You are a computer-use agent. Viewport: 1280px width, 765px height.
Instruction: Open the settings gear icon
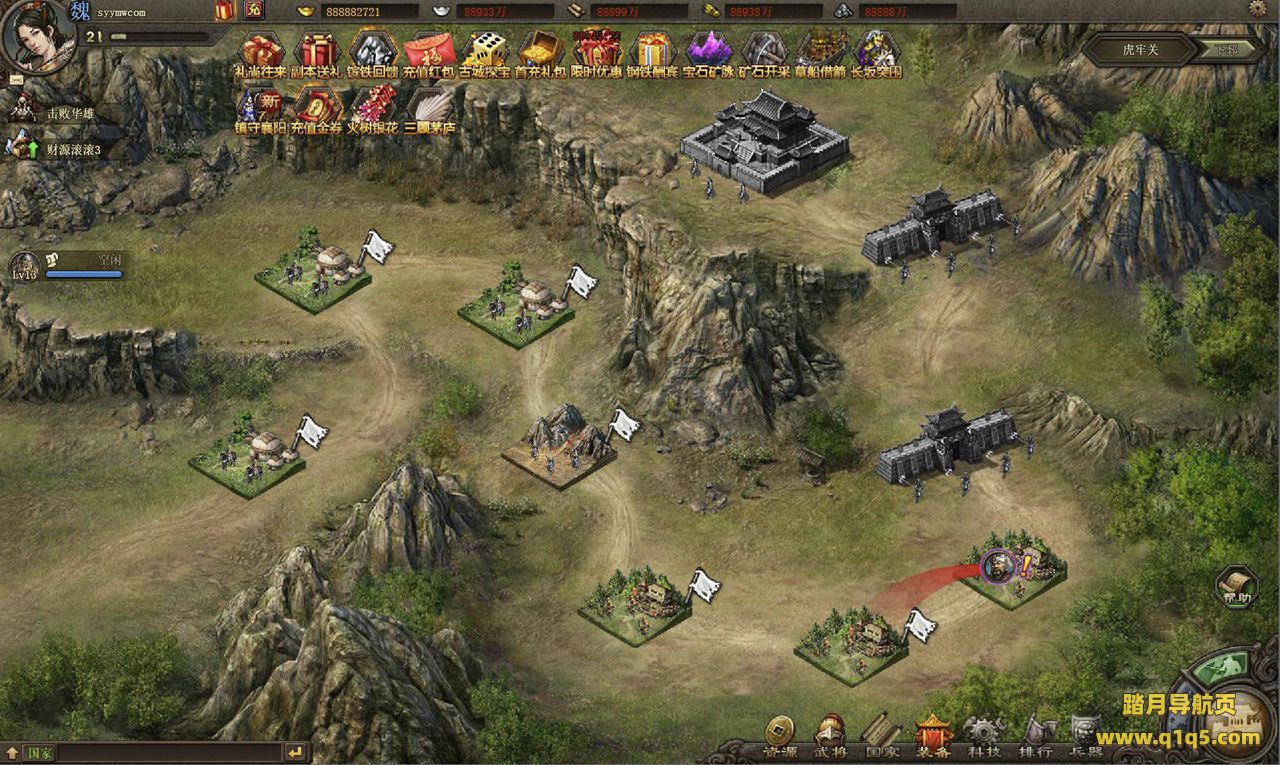point(1258,9)
